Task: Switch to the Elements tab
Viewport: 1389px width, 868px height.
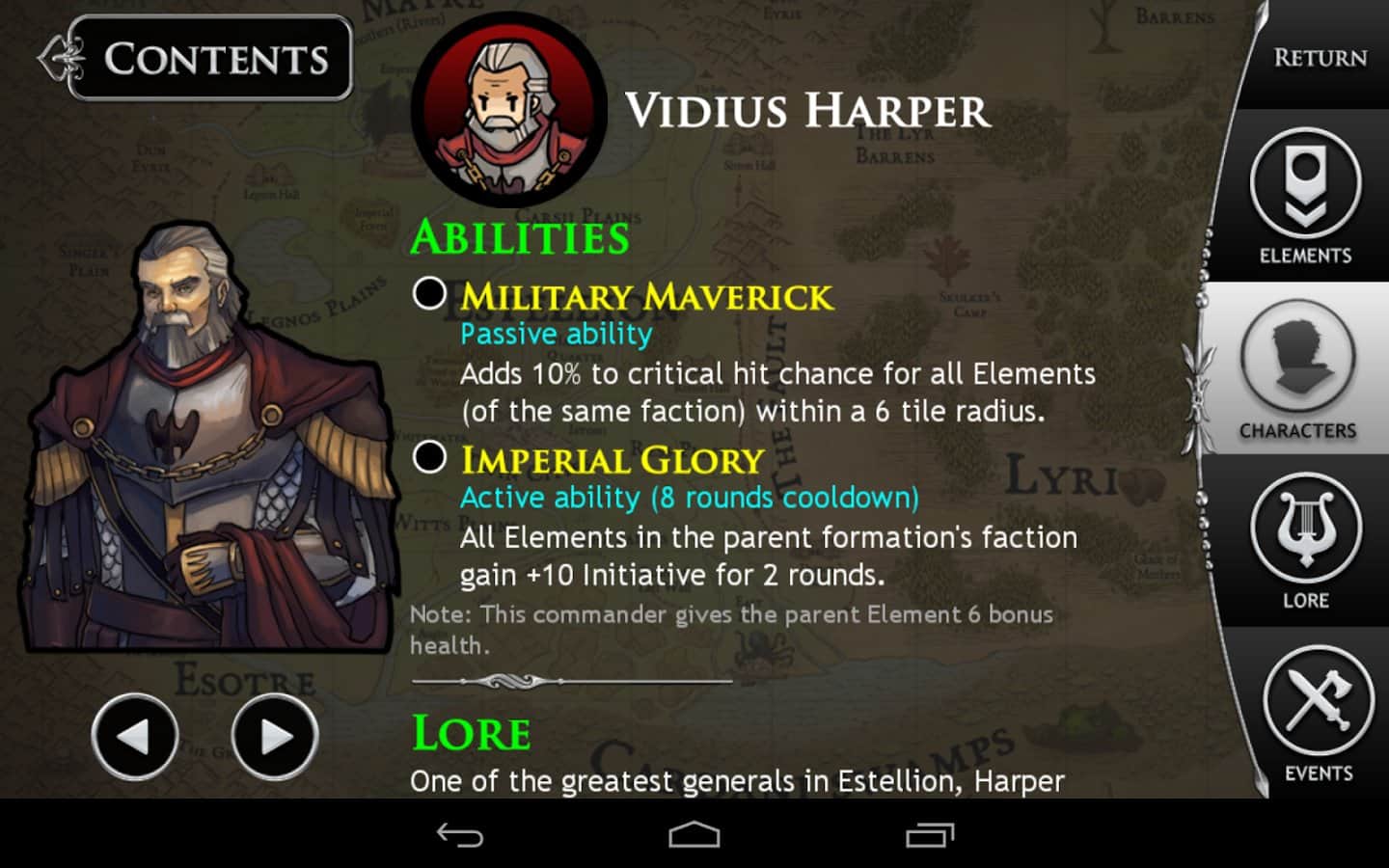Action: coord(1305,198)
